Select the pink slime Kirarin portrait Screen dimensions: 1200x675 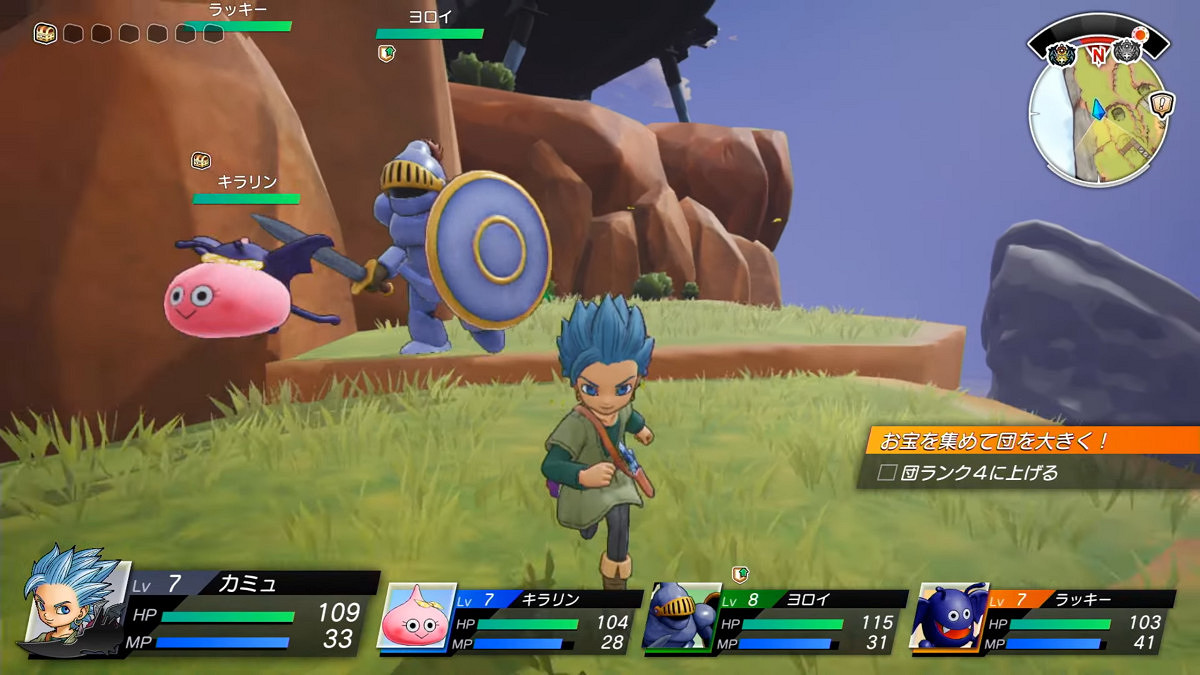tap(415, 615)
